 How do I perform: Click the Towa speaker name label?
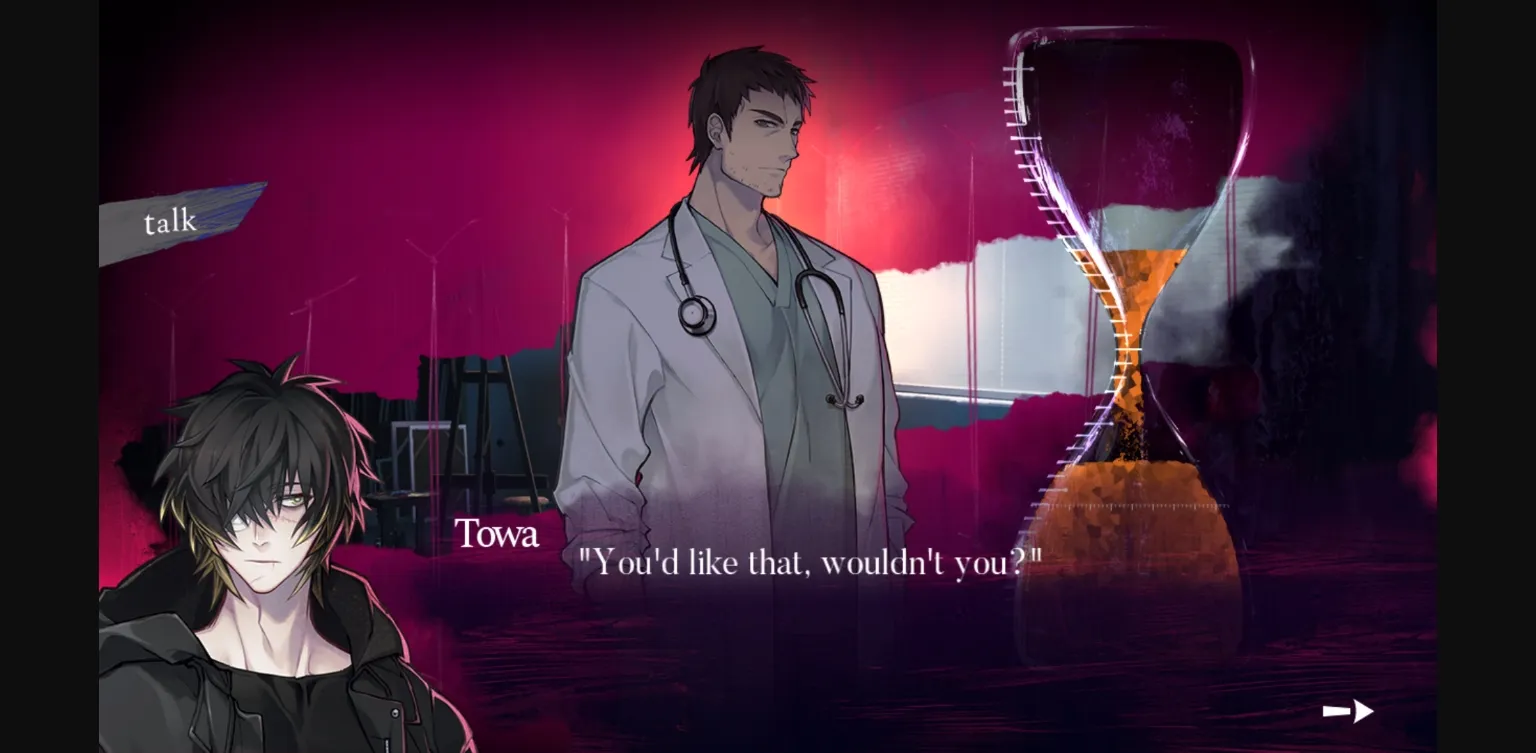click(497, 535)
